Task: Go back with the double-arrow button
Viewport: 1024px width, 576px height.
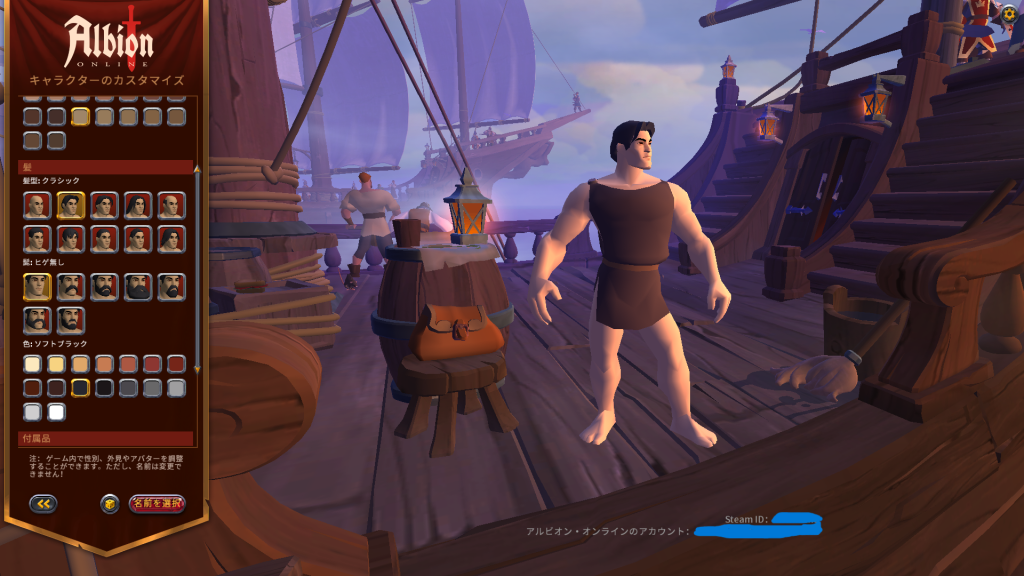Action: pyautogui.click(x=43, y=504)
